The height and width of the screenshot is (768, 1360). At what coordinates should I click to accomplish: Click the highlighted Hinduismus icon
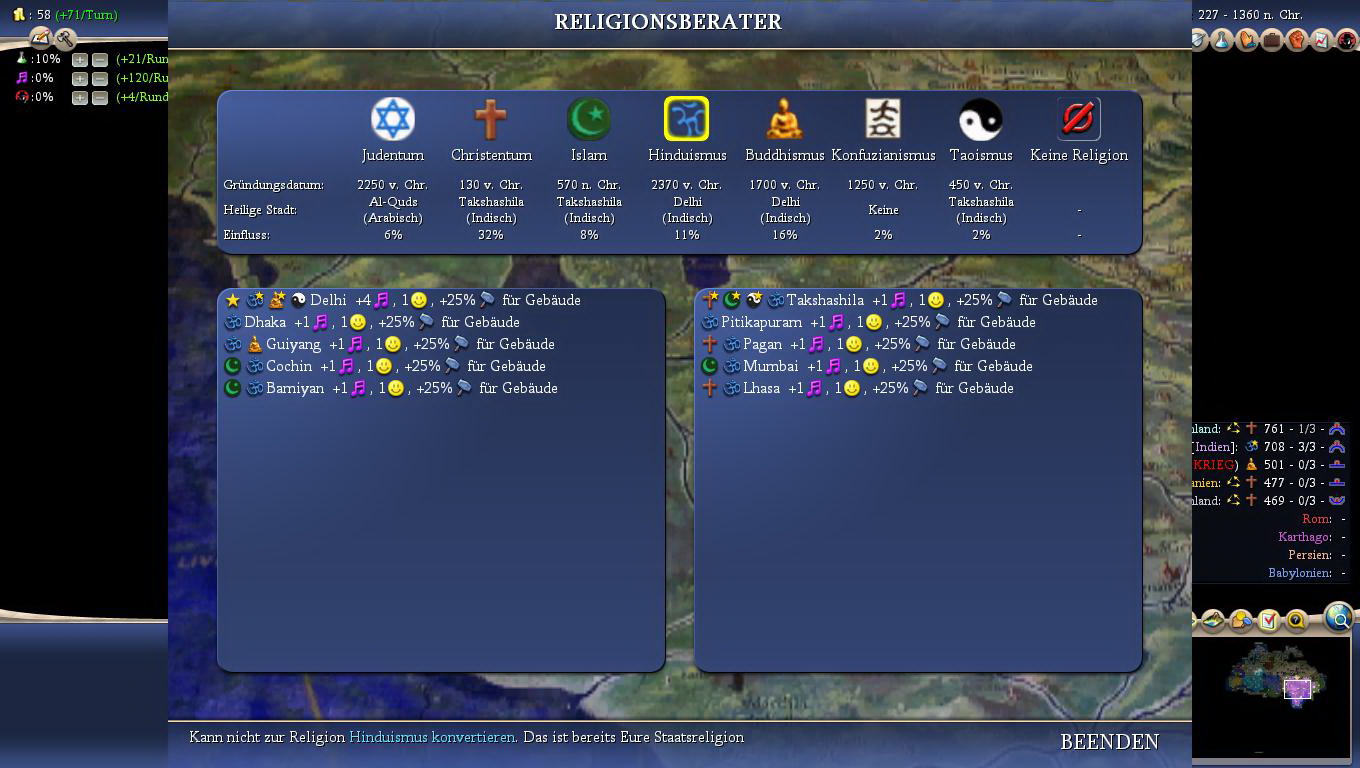(687, 120)
